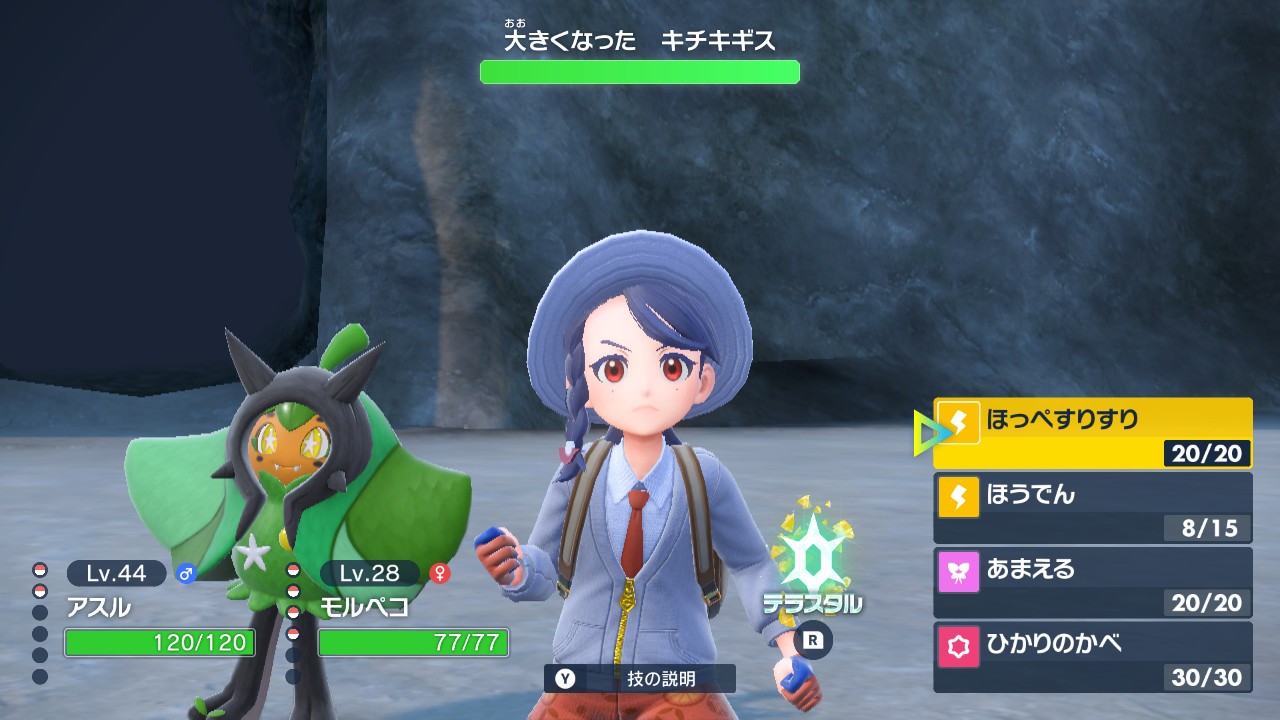The image size is (1280, 720).
Task: Use the あまえる fairy move
Action: 1092,582
